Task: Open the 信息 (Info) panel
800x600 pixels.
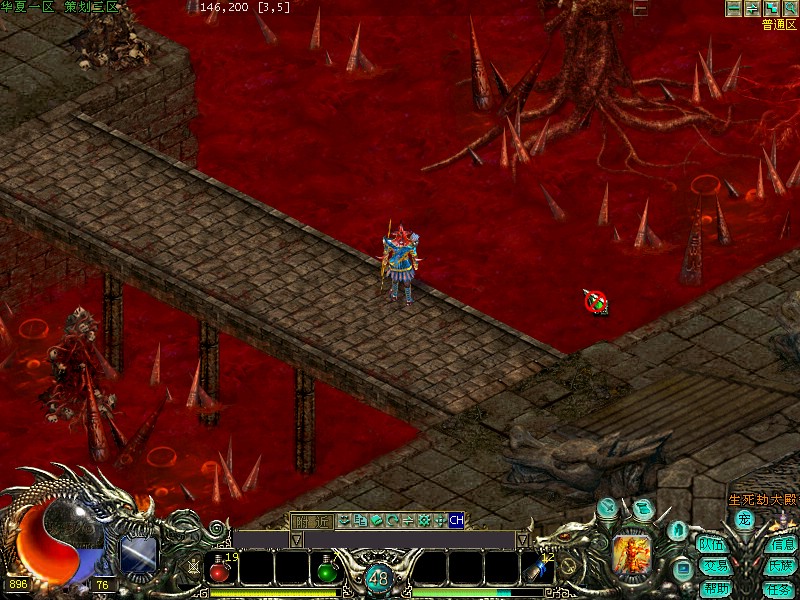Action: pos(781,545)
